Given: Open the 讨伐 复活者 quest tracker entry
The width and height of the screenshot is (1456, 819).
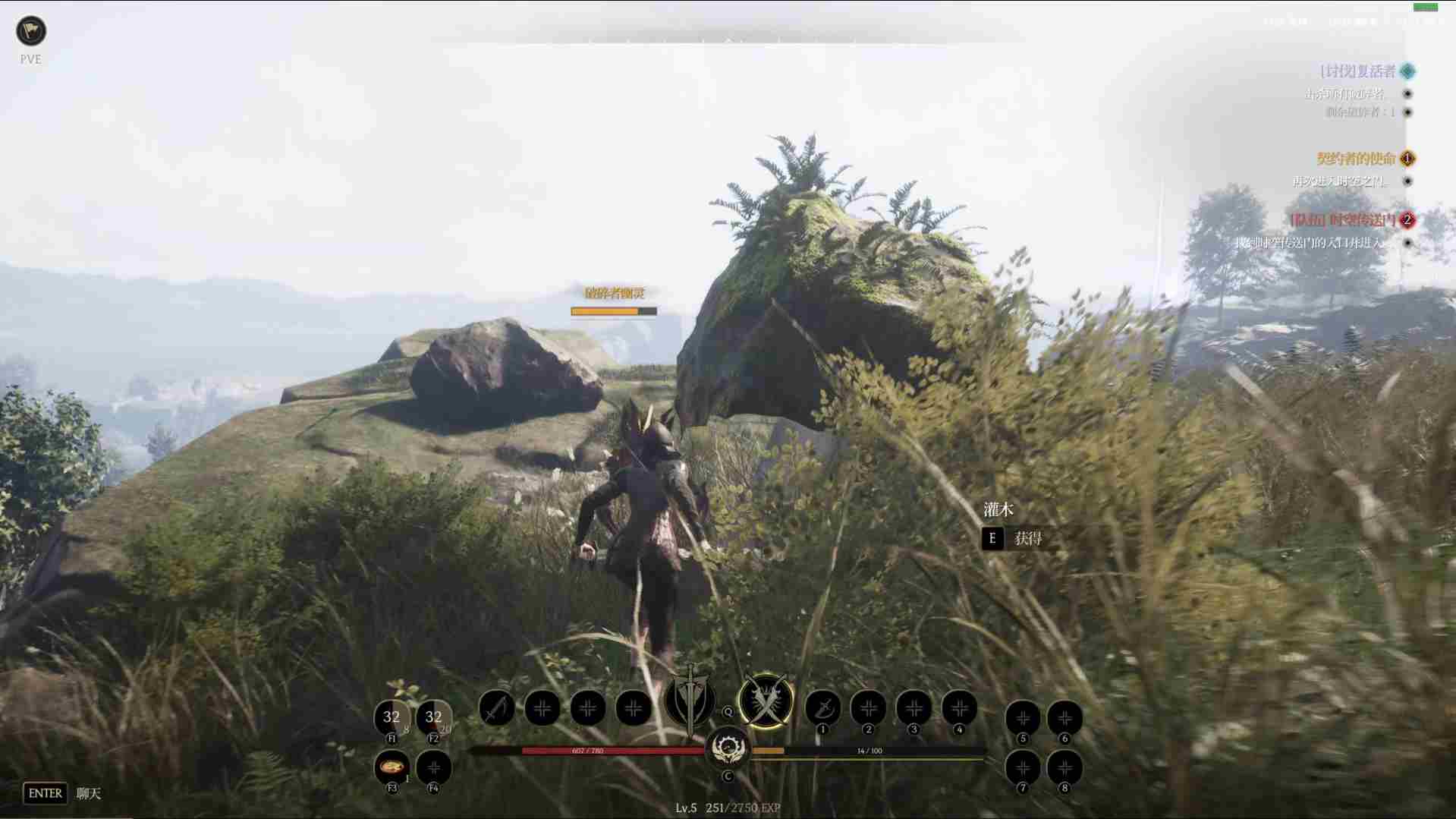Looking at the screenshot, I should [x=1357, y=71].
